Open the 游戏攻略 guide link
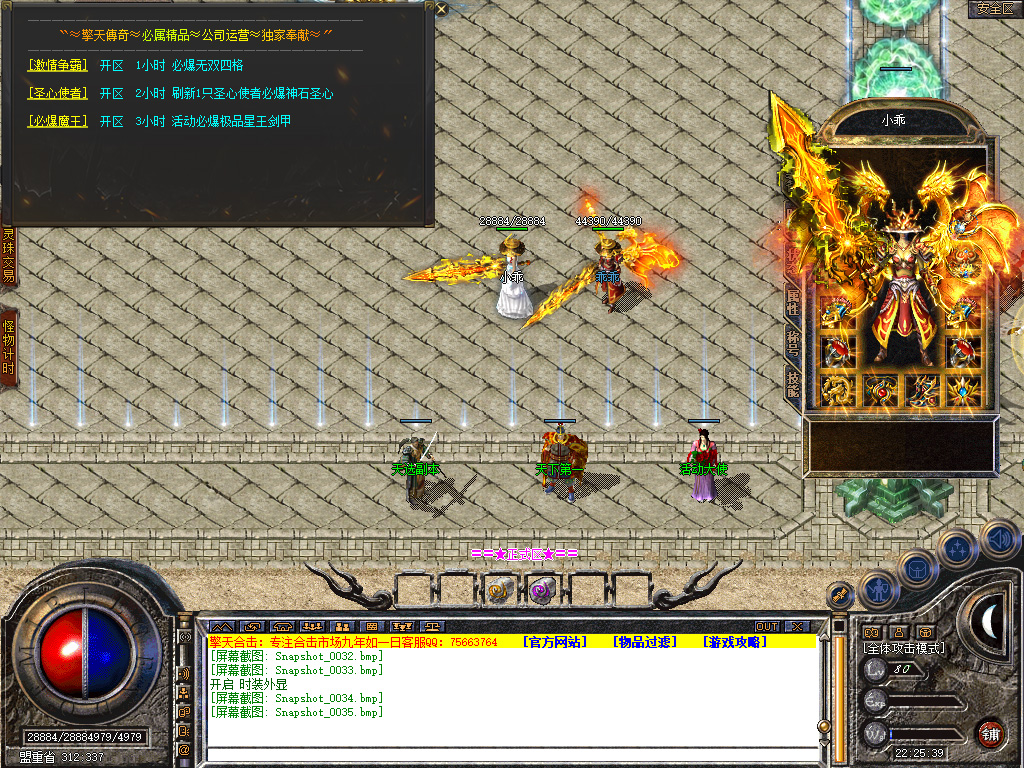 point(735,642)
